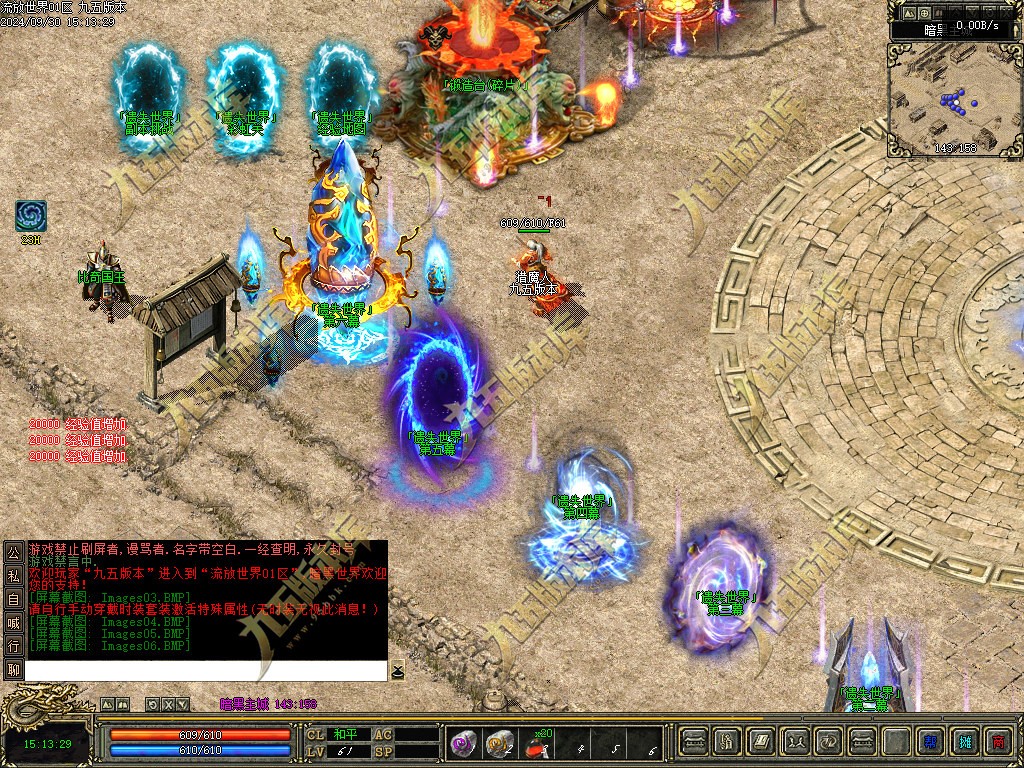Viewport: 1024px width, 768px height.
Task: Use the purple swirl scroll in hotbar
Action: (x=463, y=743)
